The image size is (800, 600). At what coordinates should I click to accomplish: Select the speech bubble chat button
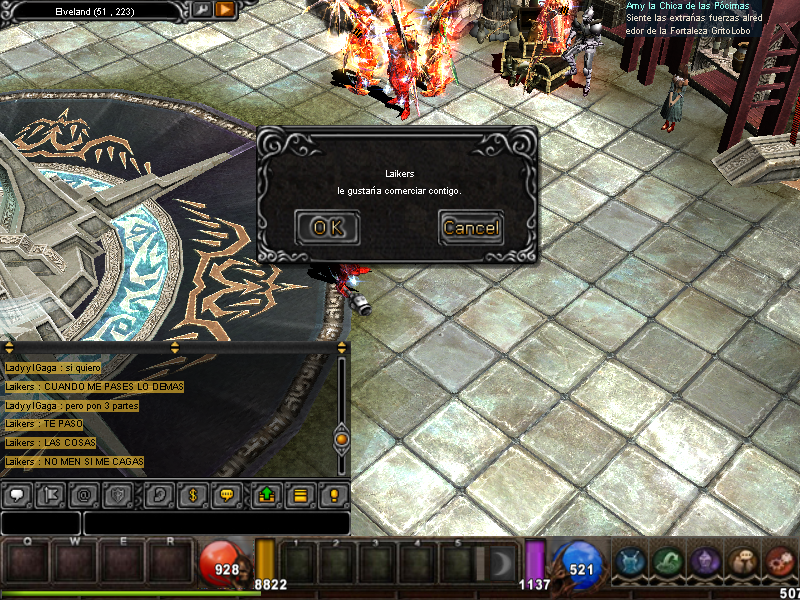coord(16,494)
